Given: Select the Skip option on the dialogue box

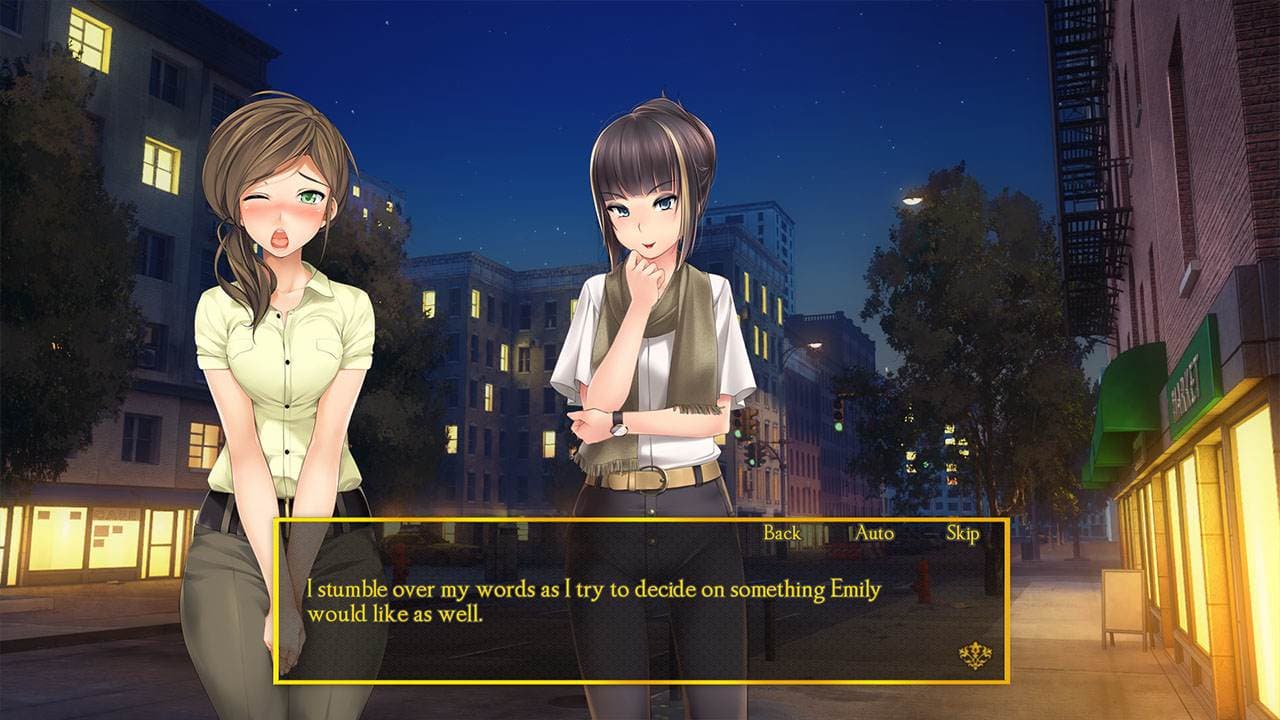Looking at the screenshot, I should point(962,534).
